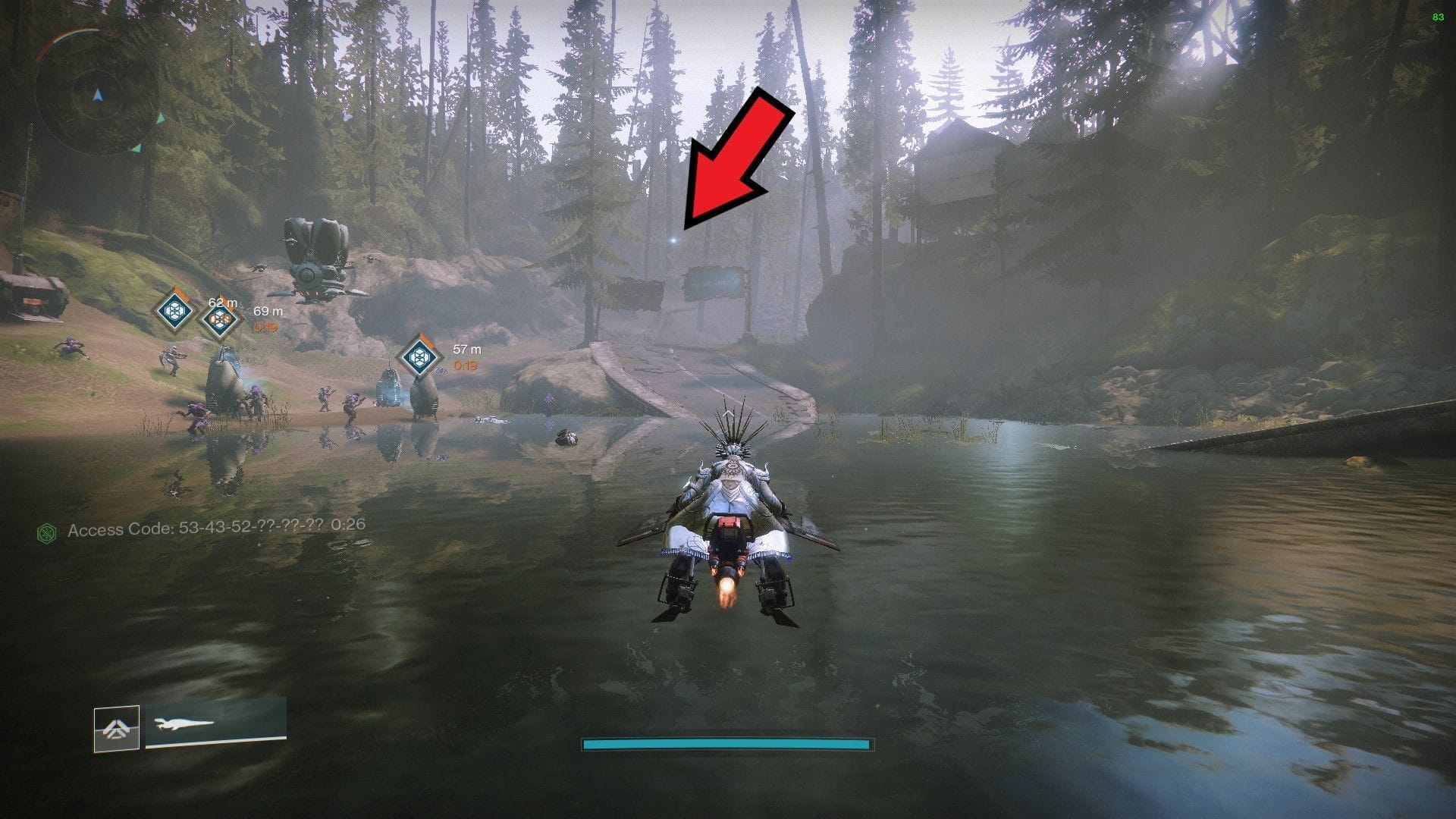The width and height of the screenshot is (1456, 819).
Task: Select the blue player arrow on the radar
Action: pos(98,96)
